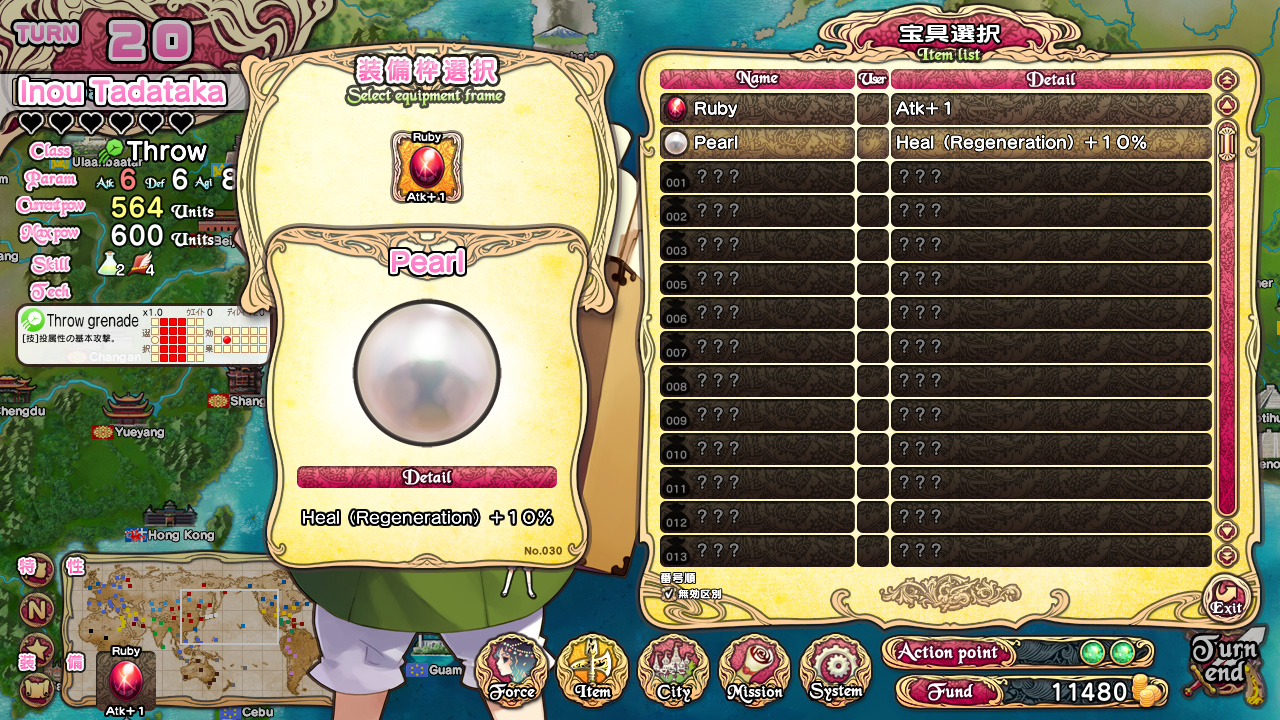The width and height of the screenshot is (1280, 720).
Task: Choose the Pearl row in the item list
Action: pyautogui.click(x=757, y=143)
